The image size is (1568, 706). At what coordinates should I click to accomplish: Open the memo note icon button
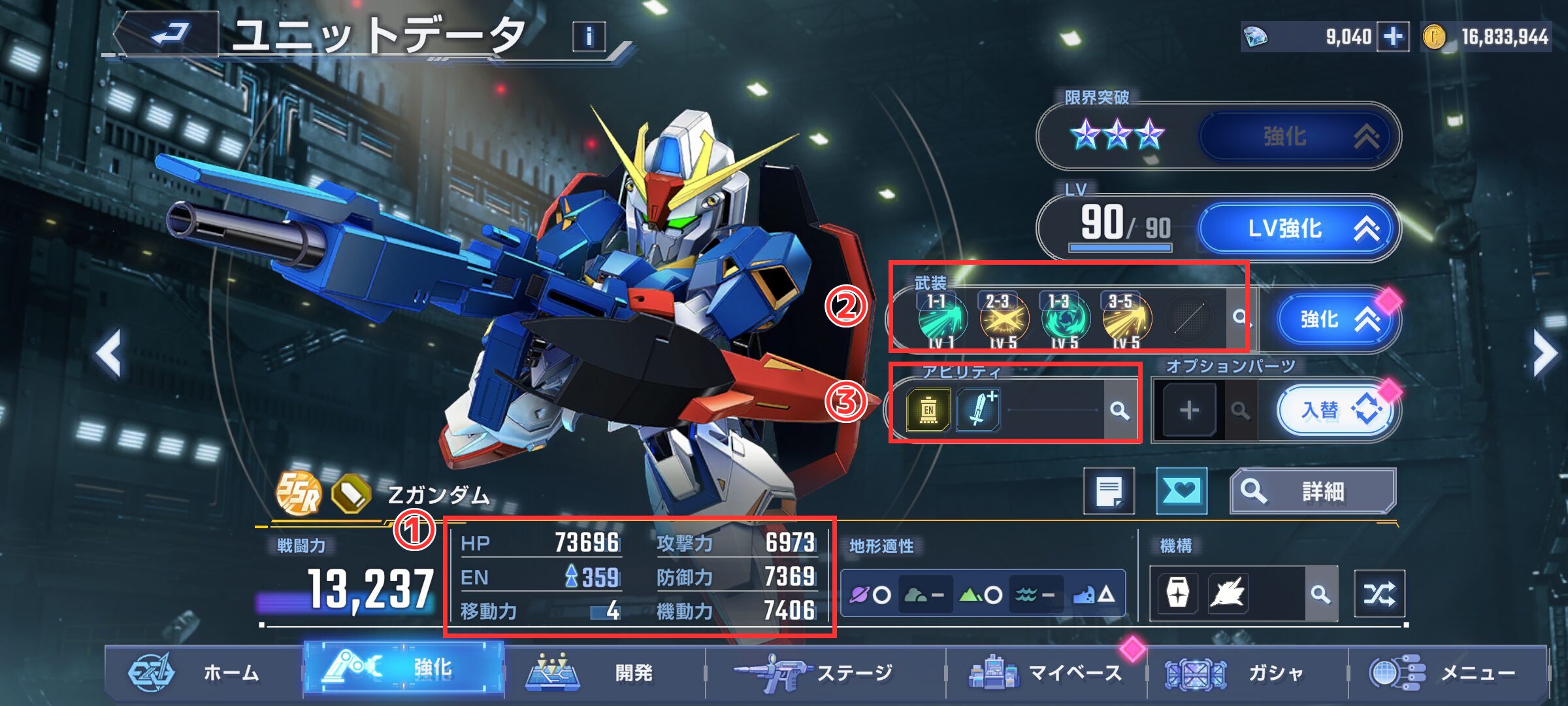[1109, 491]
